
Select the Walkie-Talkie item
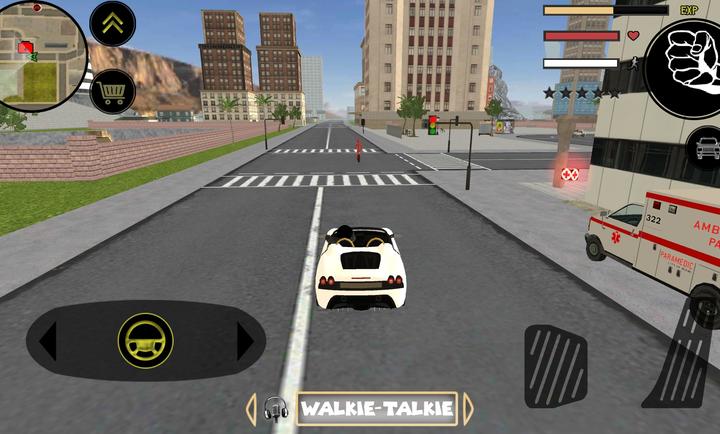tap(376, 408)
